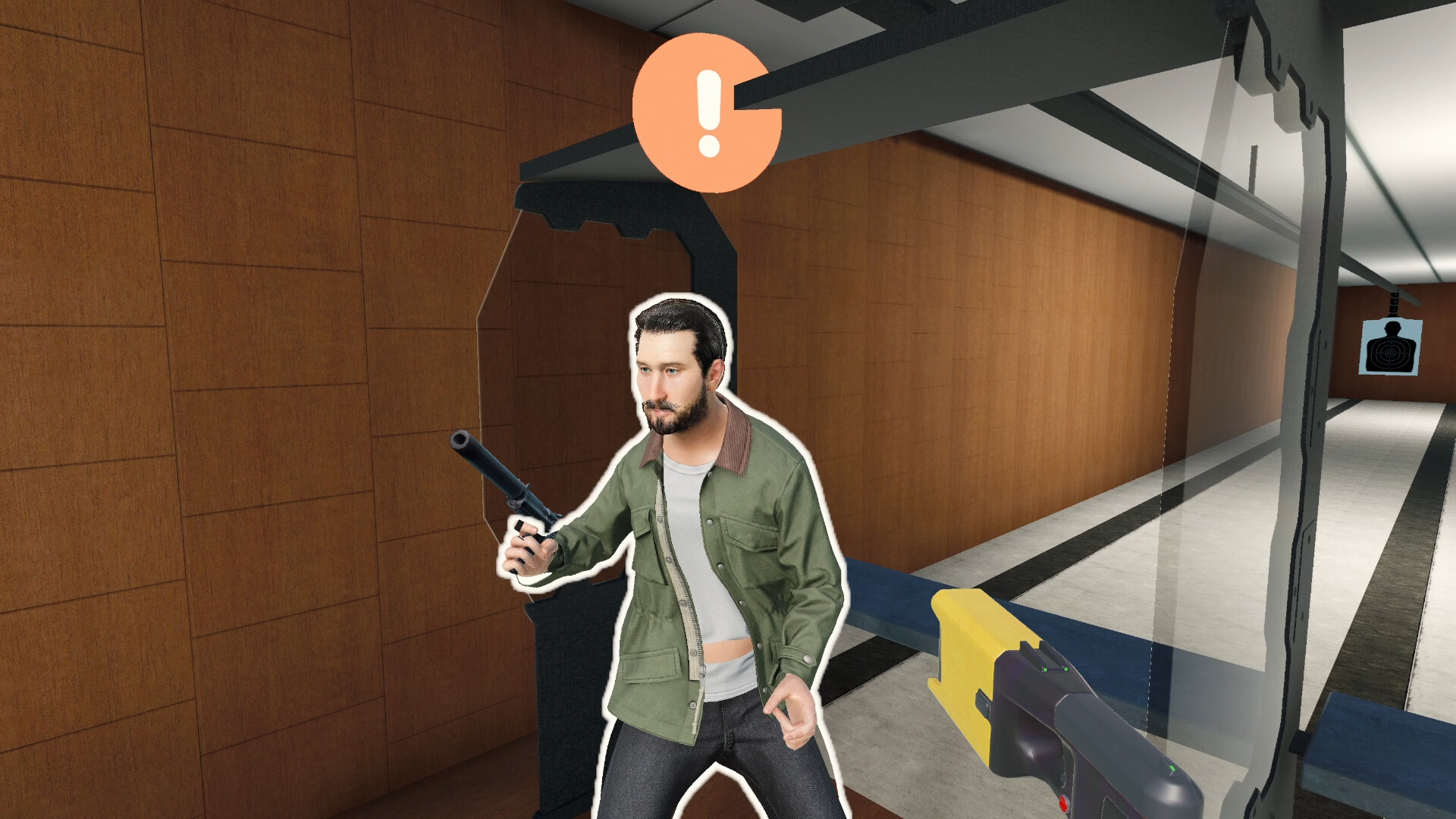Click the green sight dot on the taser
Image resolution: width=1456 pixels, height=819 pixels.
(1046, 670)
